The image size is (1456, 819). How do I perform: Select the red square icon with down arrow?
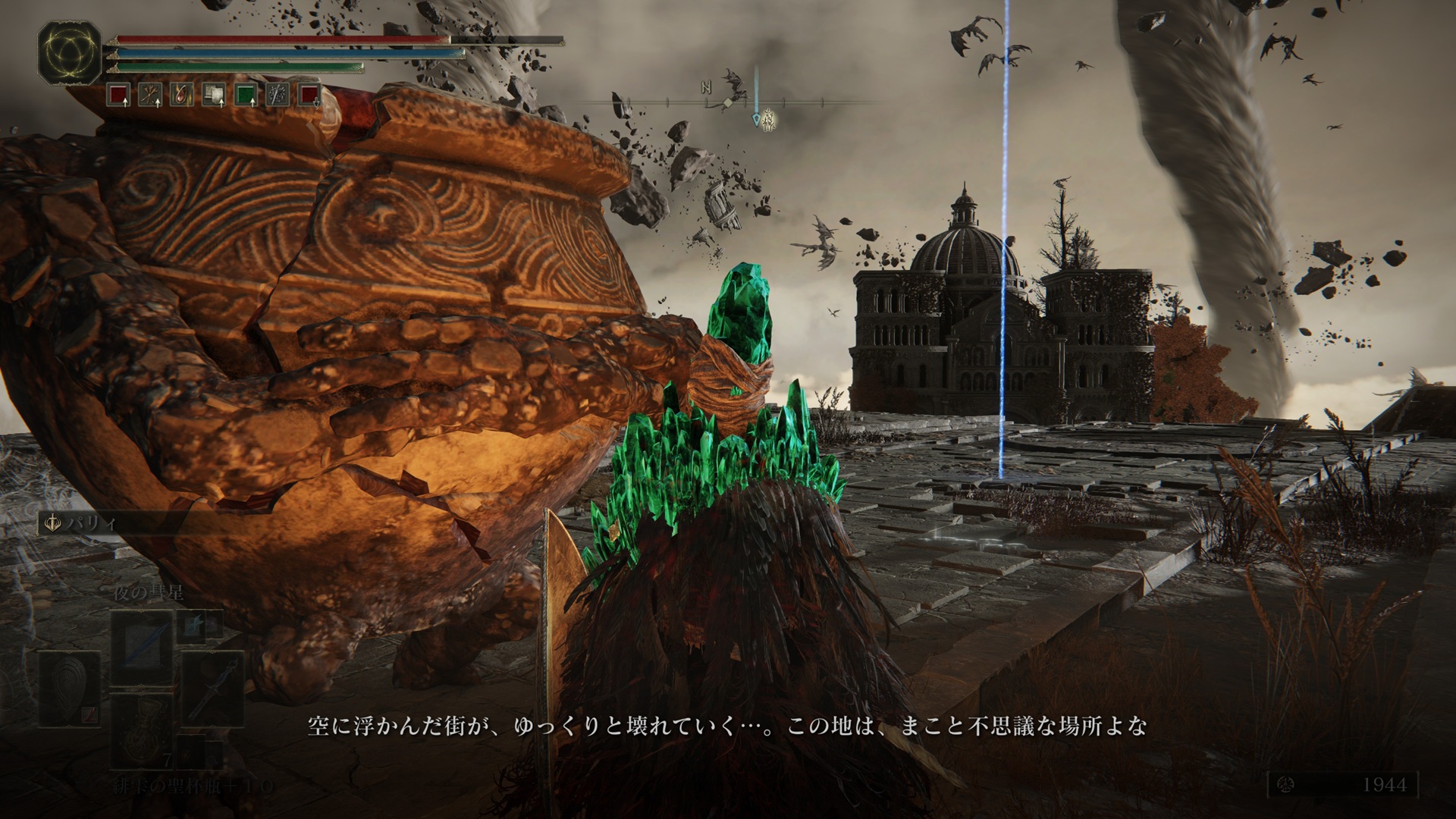[x=309, y=96]
